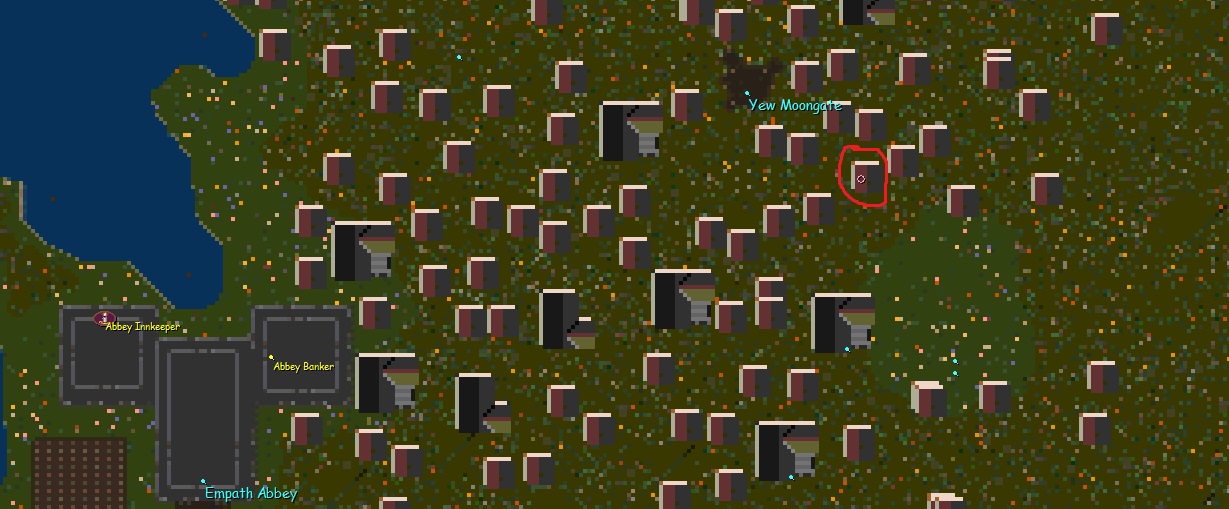Screen dimensions: 1229x509
Task: Choose the Abbey Banker map marker
Action: coord(270,357)
